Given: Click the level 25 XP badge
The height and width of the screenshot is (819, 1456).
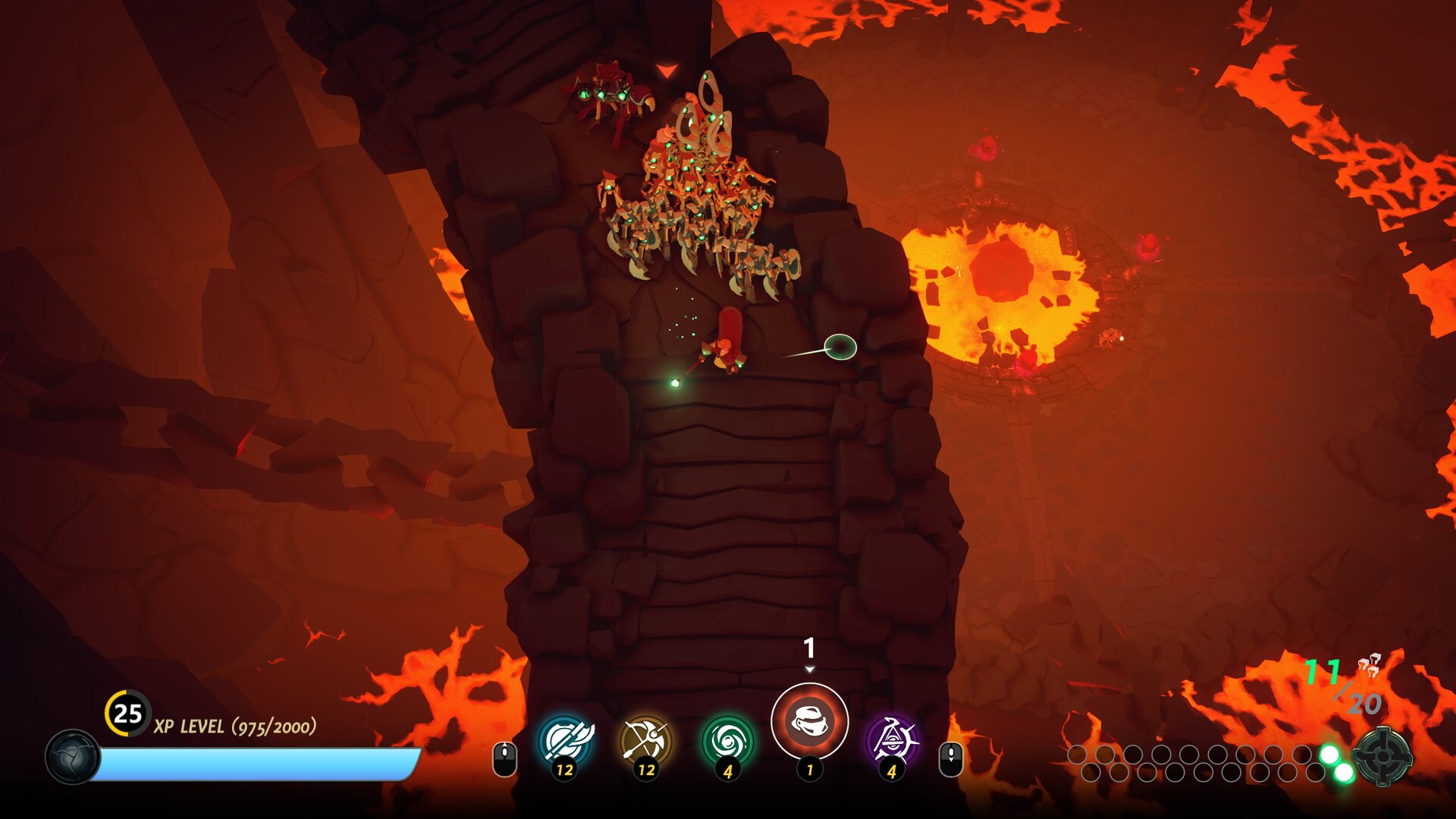Looking at the screenshot, I should 127,714.
